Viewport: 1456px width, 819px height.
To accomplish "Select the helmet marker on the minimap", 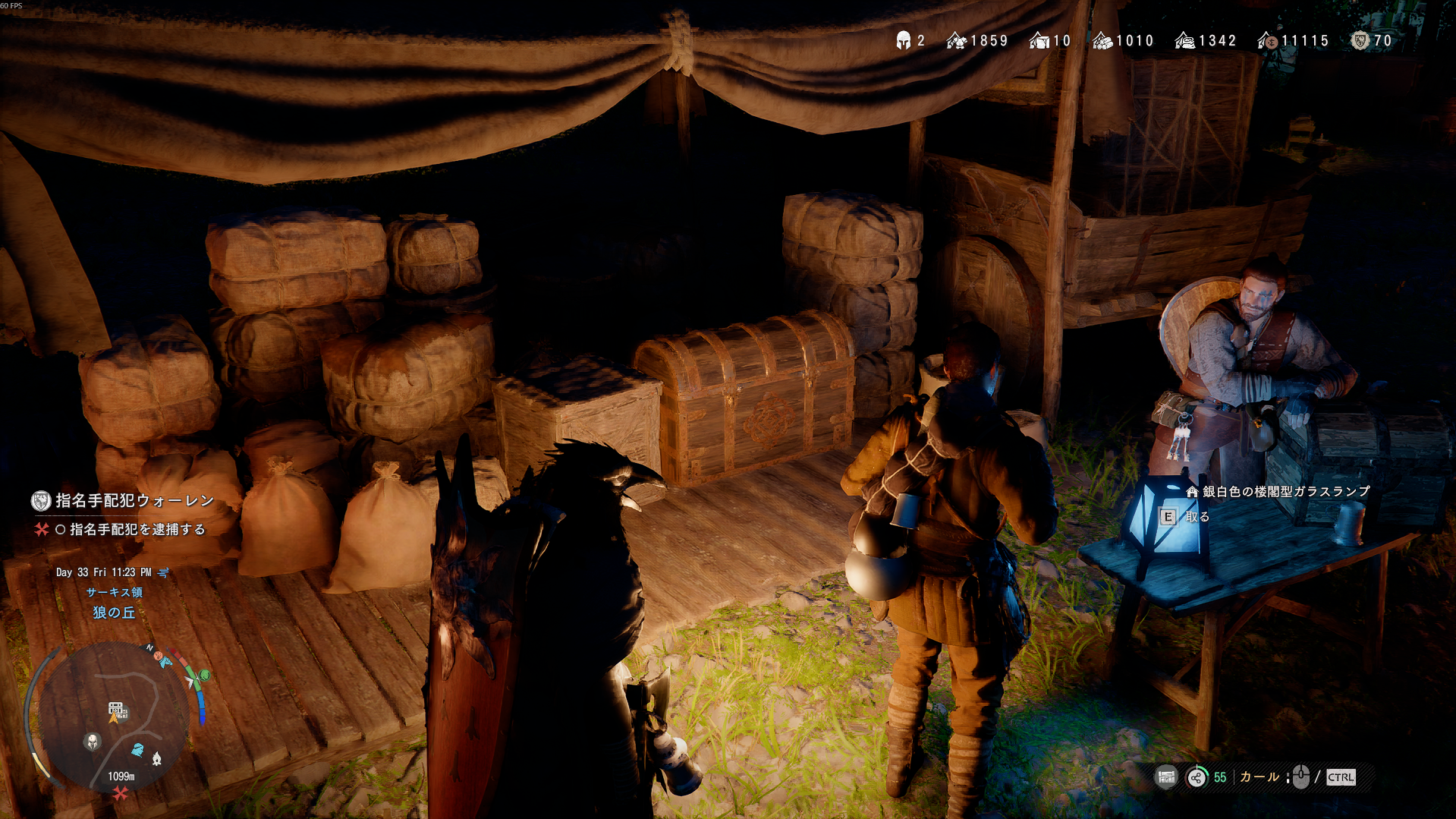I will click(x=93, y=742).
